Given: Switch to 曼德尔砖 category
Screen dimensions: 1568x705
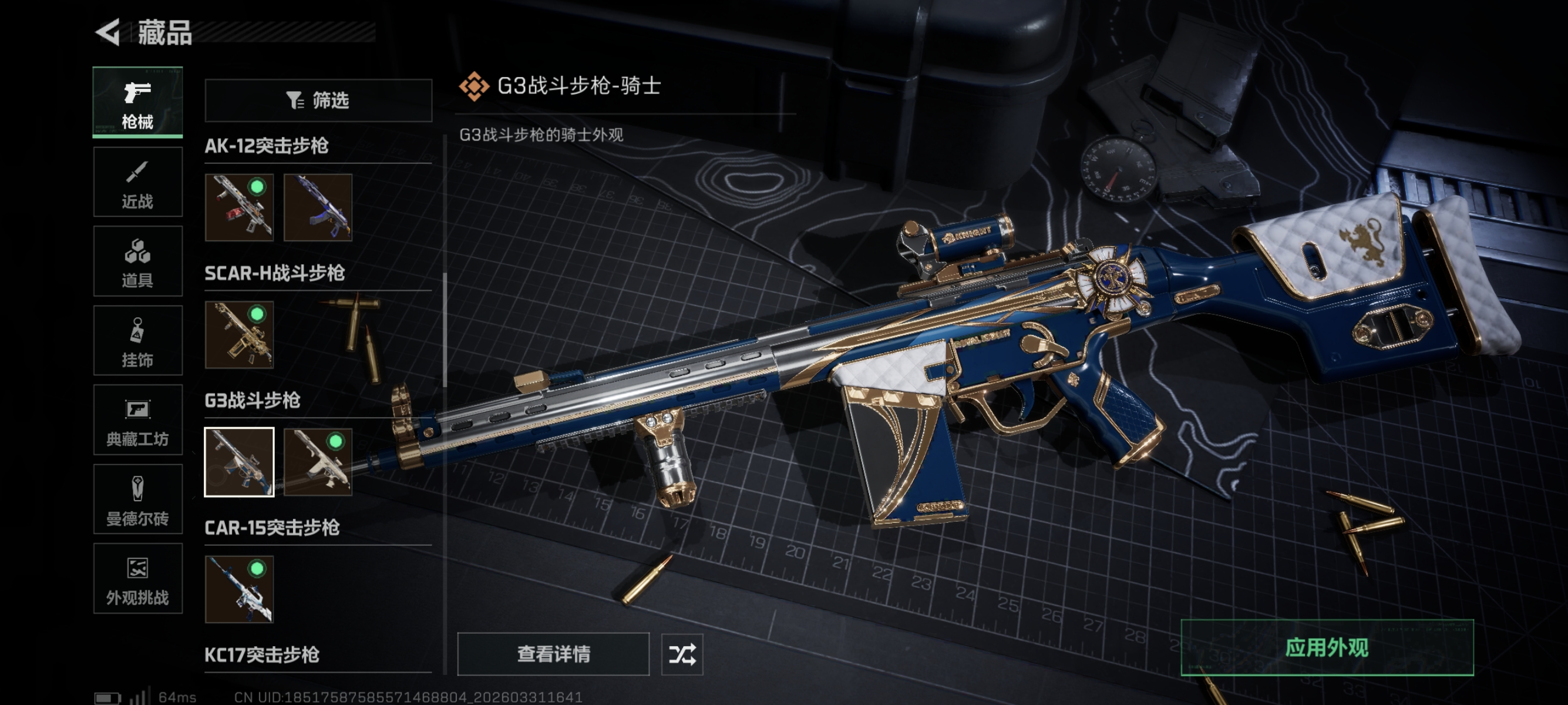Looking at the screenshot, I should click(x=137, y=499).
